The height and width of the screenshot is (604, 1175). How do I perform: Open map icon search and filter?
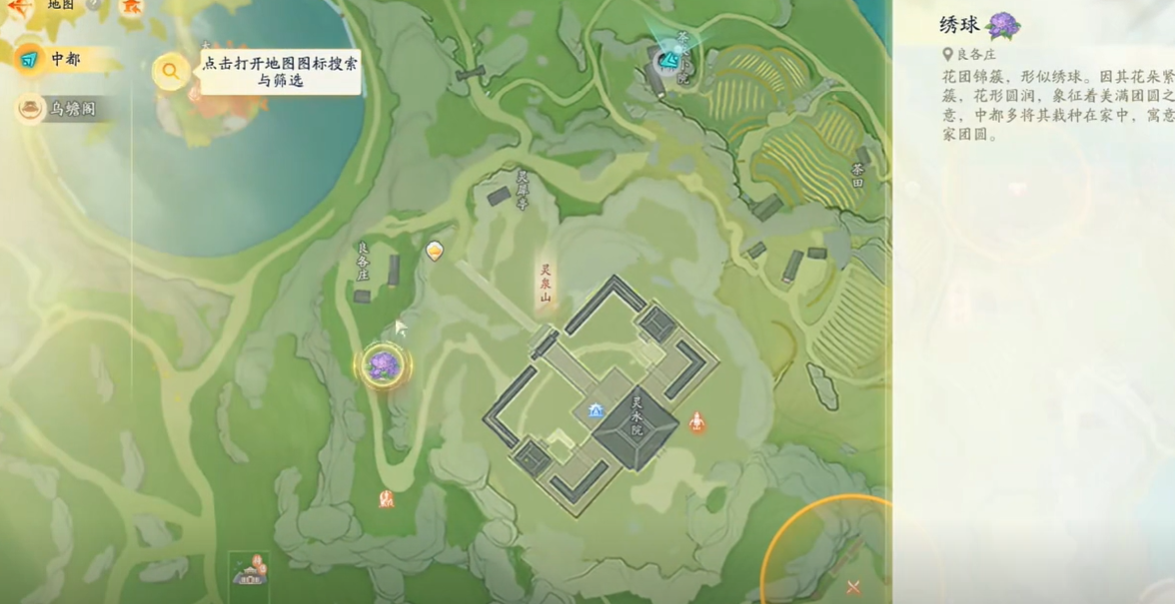pos(171,71)
